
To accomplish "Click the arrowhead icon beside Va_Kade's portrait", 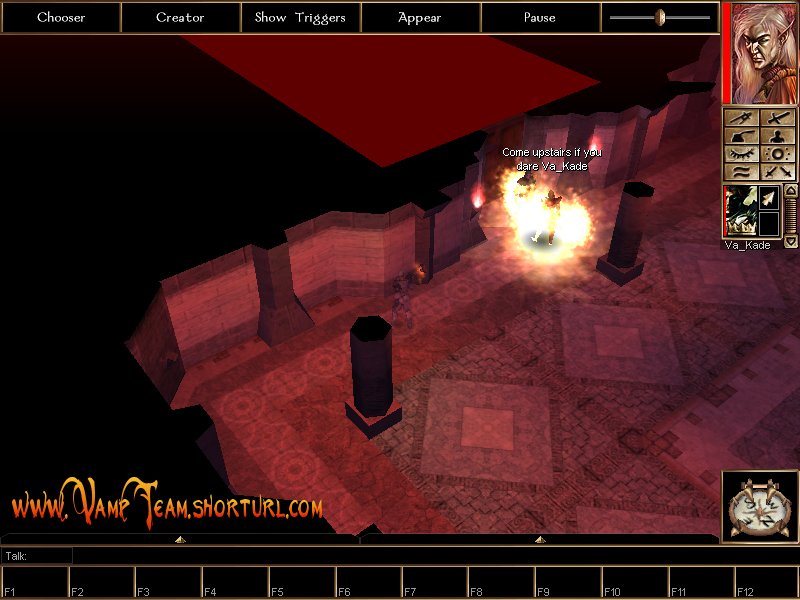I will pos(768,198).
